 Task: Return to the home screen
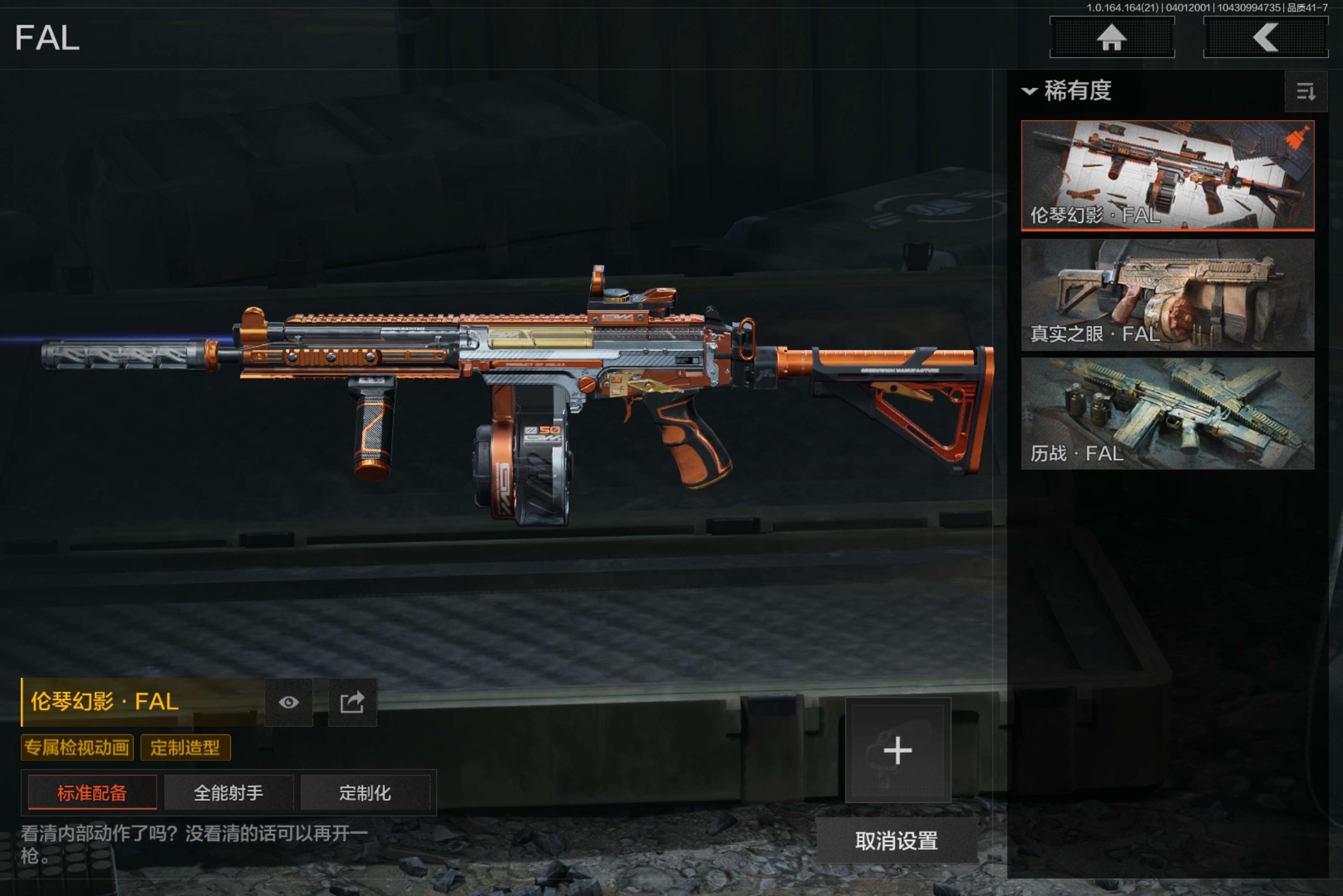1111,38
